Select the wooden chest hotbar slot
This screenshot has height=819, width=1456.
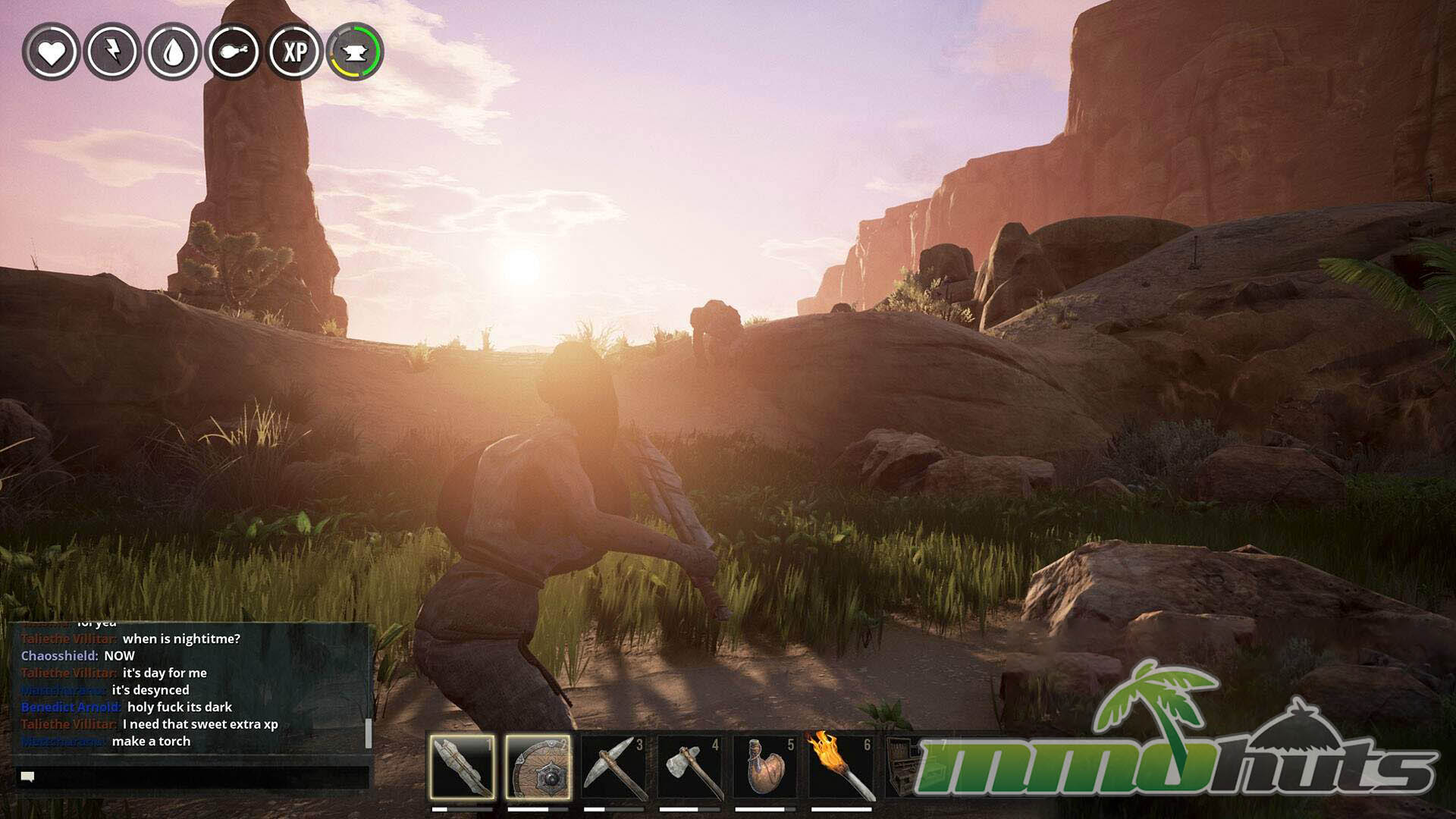click(x=904, y=767)
